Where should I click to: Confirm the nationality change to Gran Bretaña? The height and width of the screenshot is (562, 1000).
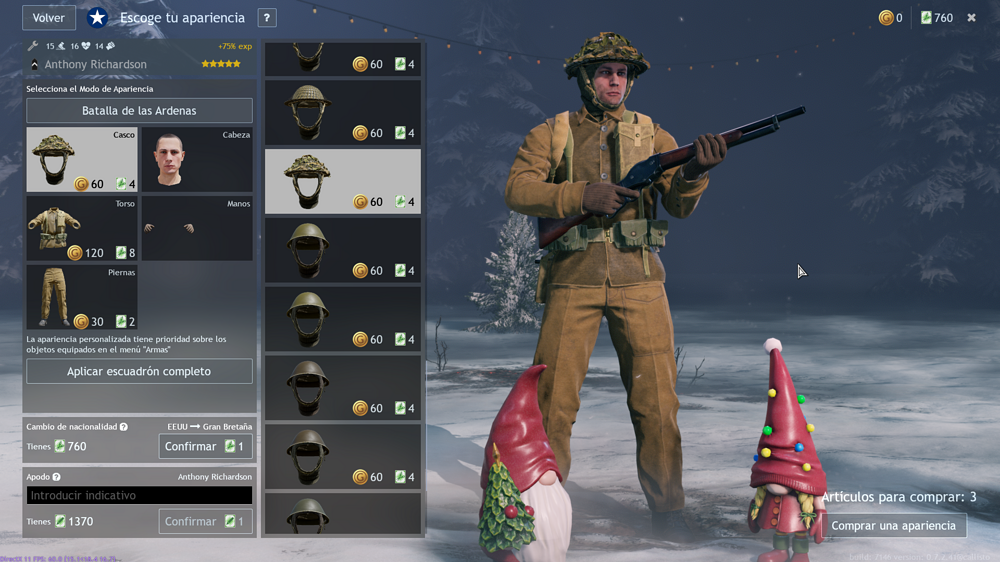point(205,447)
